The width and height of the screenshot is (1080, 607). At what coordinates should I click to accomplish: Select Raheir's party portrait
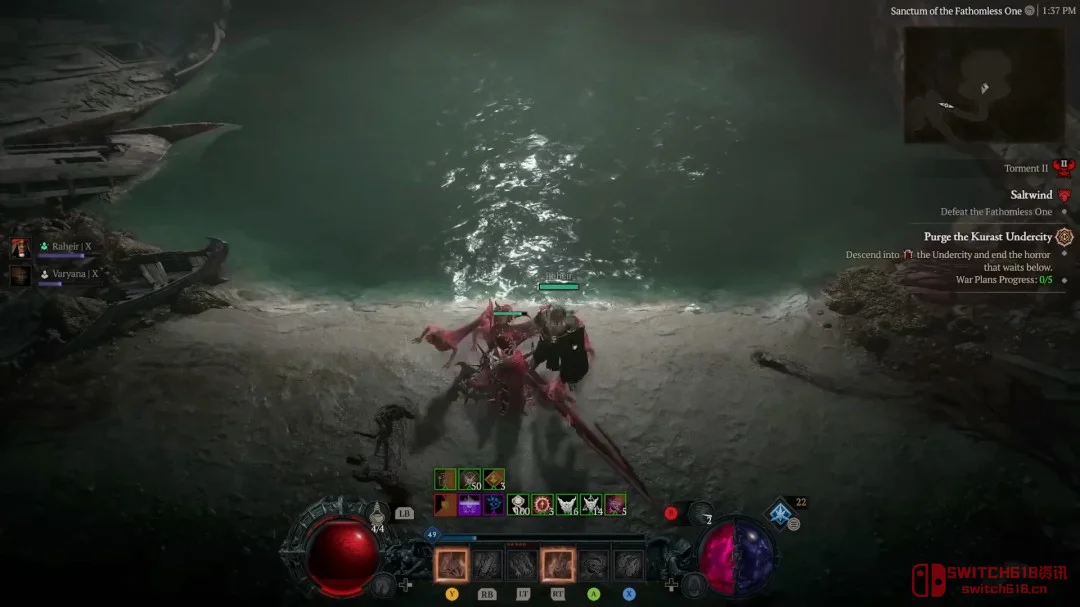tap(20, 248)
